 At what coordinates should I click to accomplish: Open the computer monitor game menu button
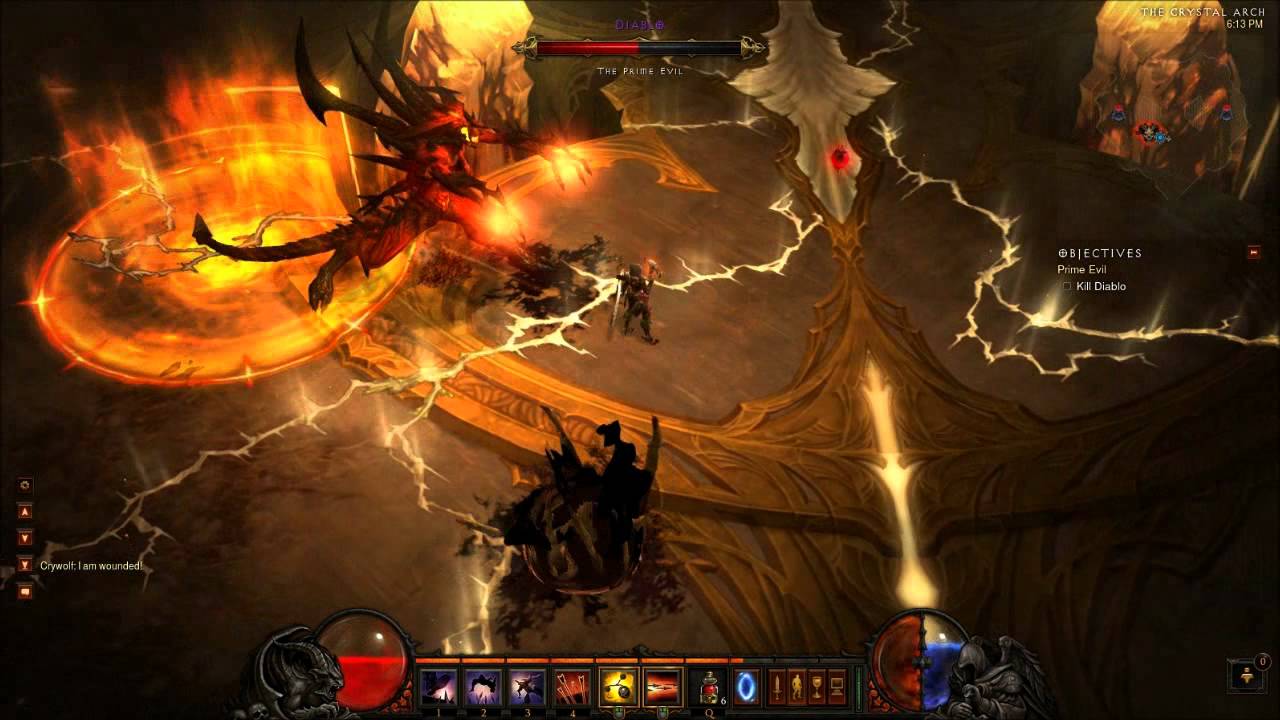click(837, 688)
